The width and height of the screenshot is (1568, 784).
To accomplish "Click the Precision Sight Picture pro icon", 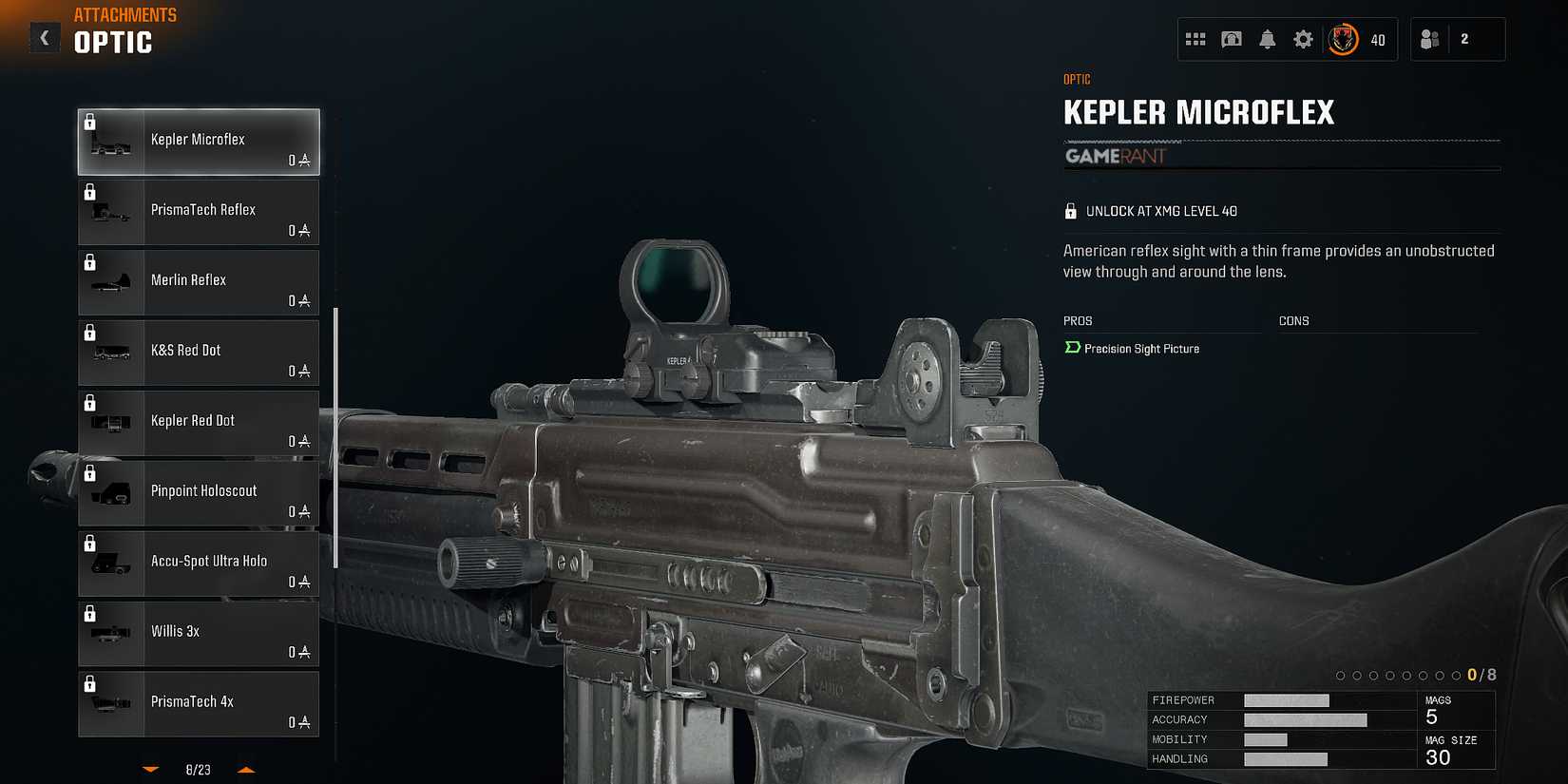I will coord(1072,348).
